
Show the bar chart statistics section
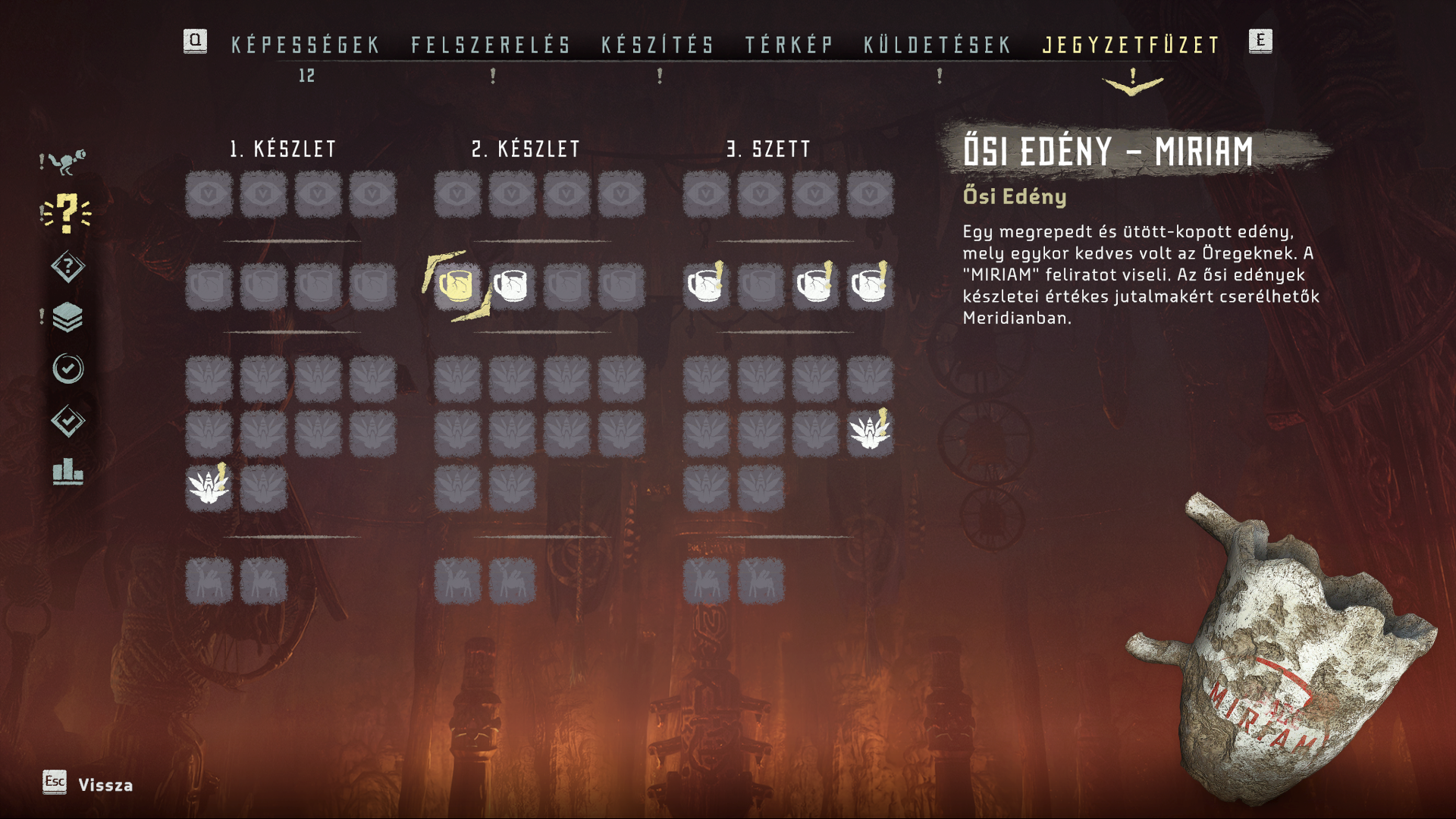tap(67, 472)
